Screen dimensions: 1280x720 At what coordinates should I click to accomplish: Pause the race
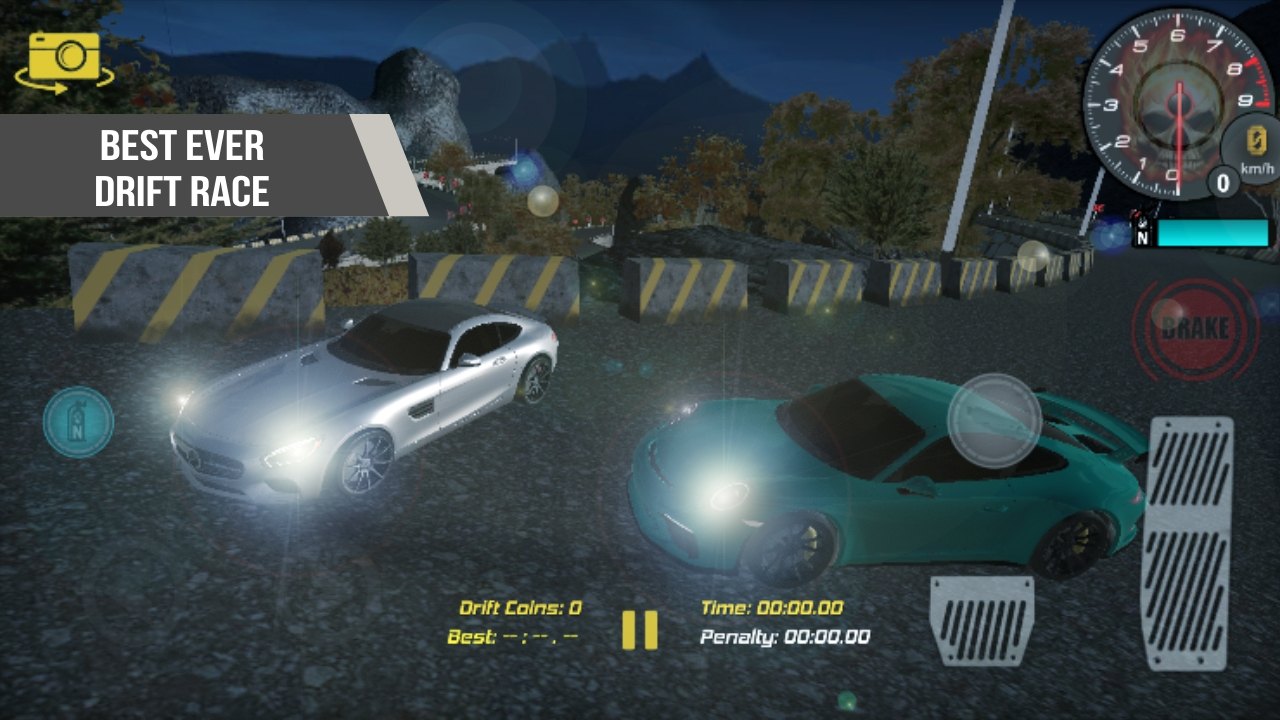point(640,630)
